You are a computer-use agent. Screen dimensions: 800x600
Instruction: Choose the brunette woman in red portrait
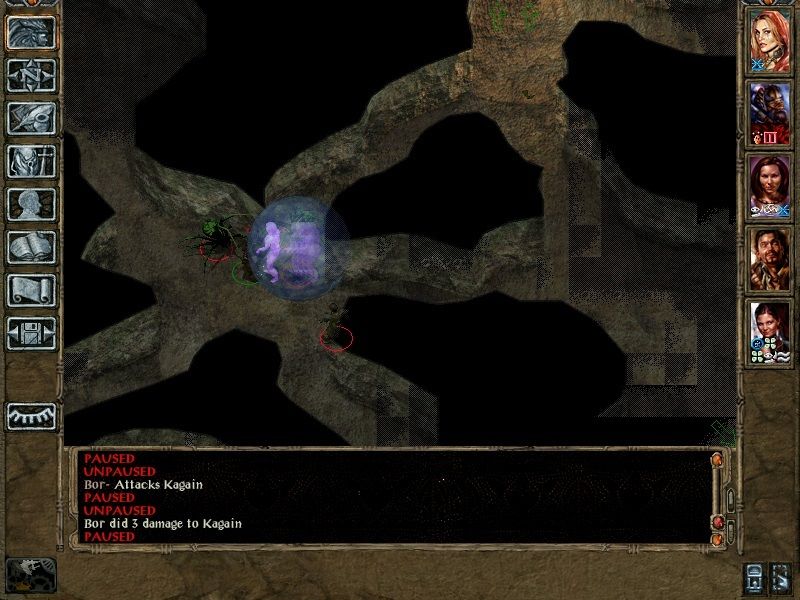pos(770,184)
